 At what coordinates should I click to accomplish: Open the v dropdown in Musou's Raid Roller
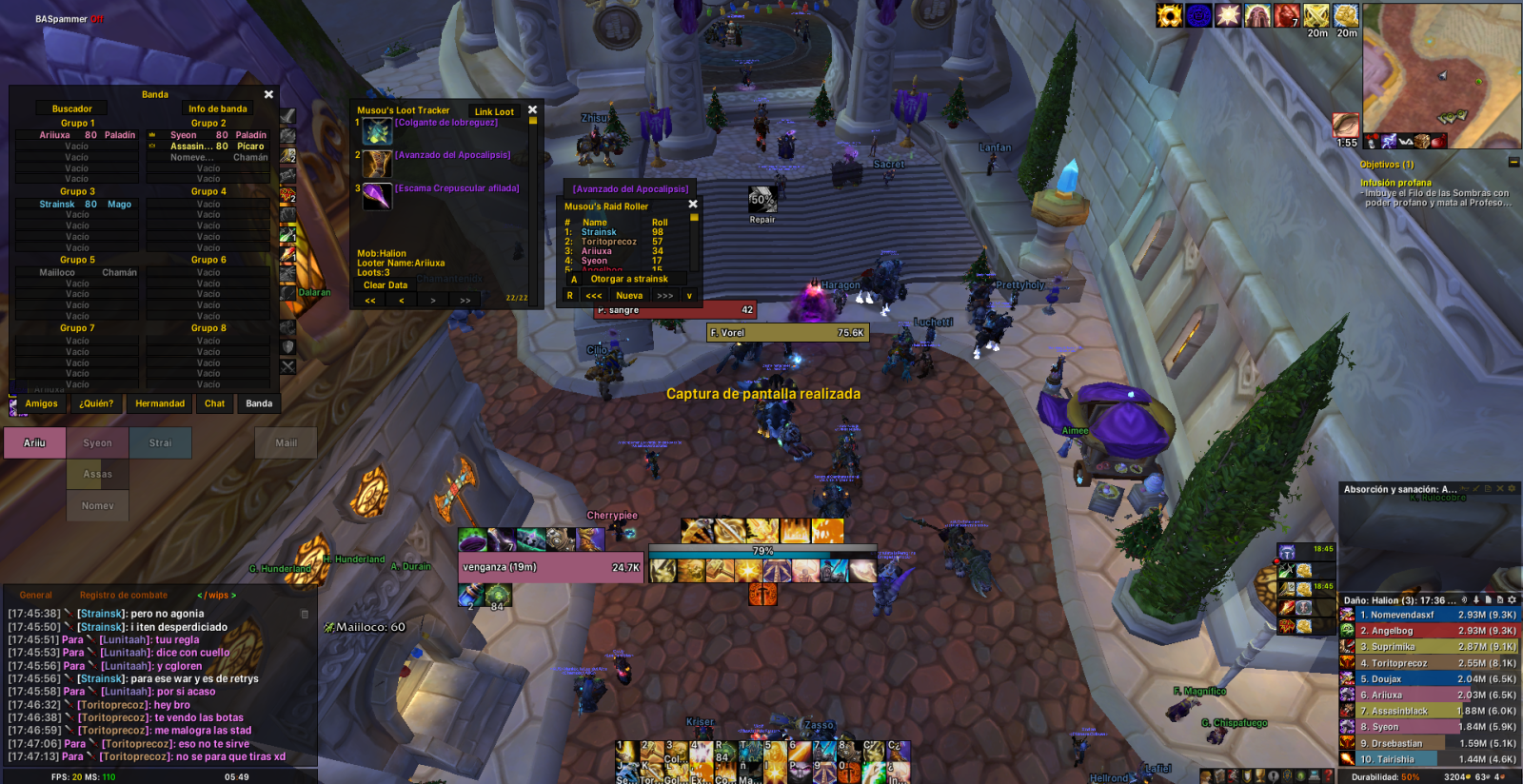(689, 296)
